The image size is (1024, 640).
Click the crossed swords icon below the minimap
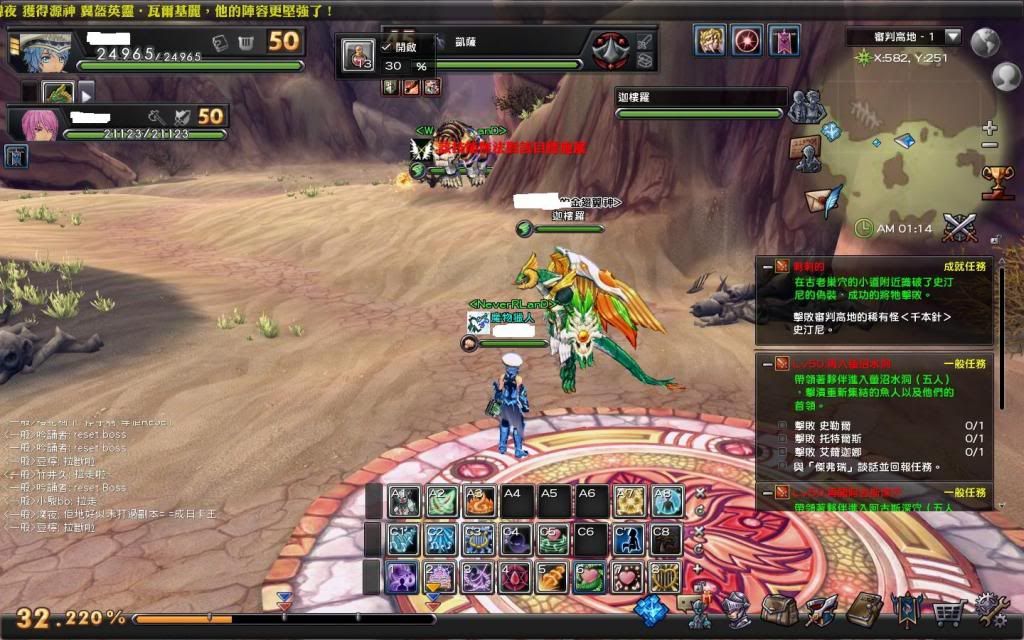(960, 227)
